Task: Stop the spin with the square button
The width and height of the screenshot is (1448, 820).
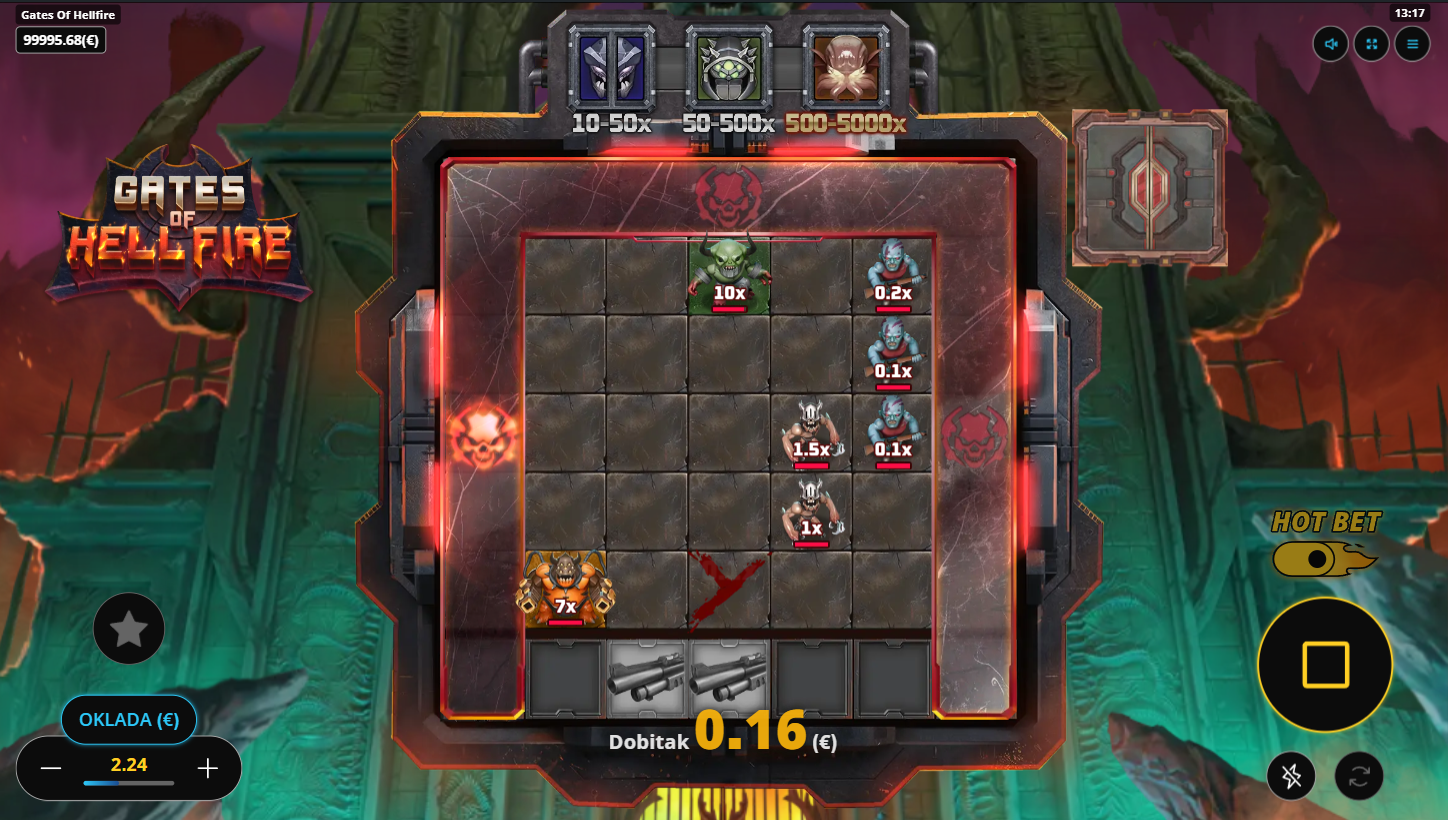Action: (1325, 665)
